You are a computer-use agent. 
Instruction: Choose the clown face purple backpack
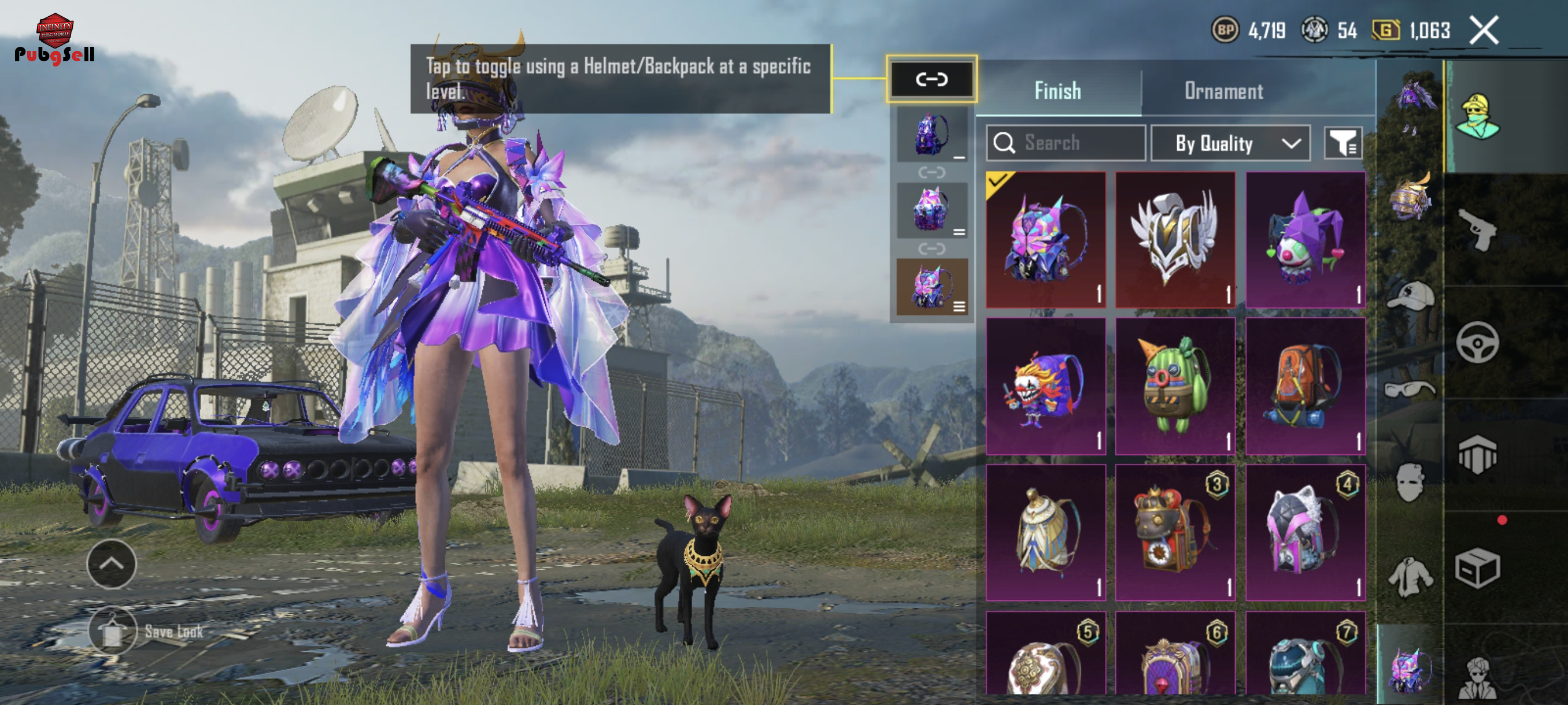point(1045,385)
